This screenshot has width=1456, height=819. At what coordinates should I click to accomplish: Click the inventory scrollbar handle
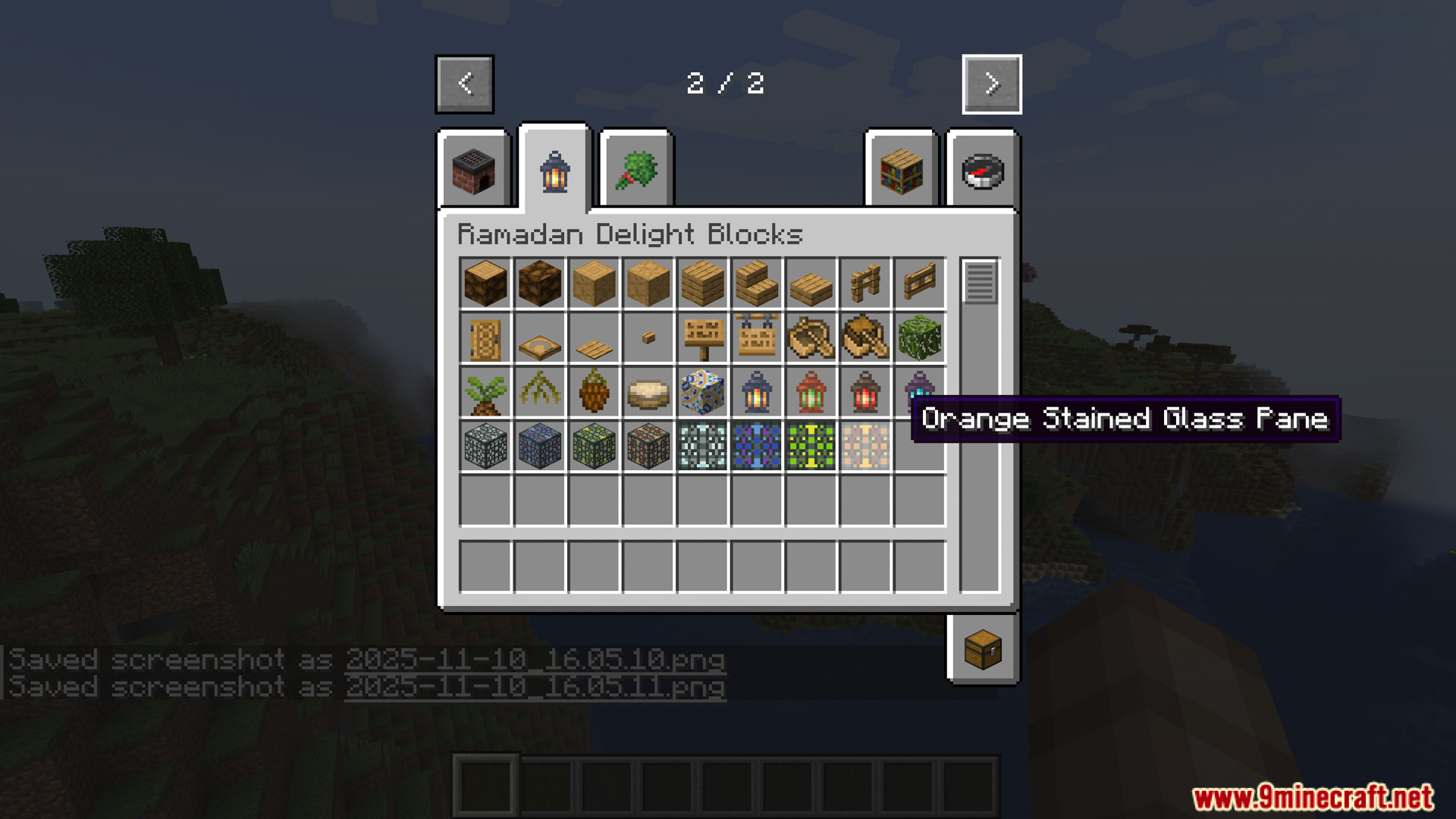tap(980, 282)
